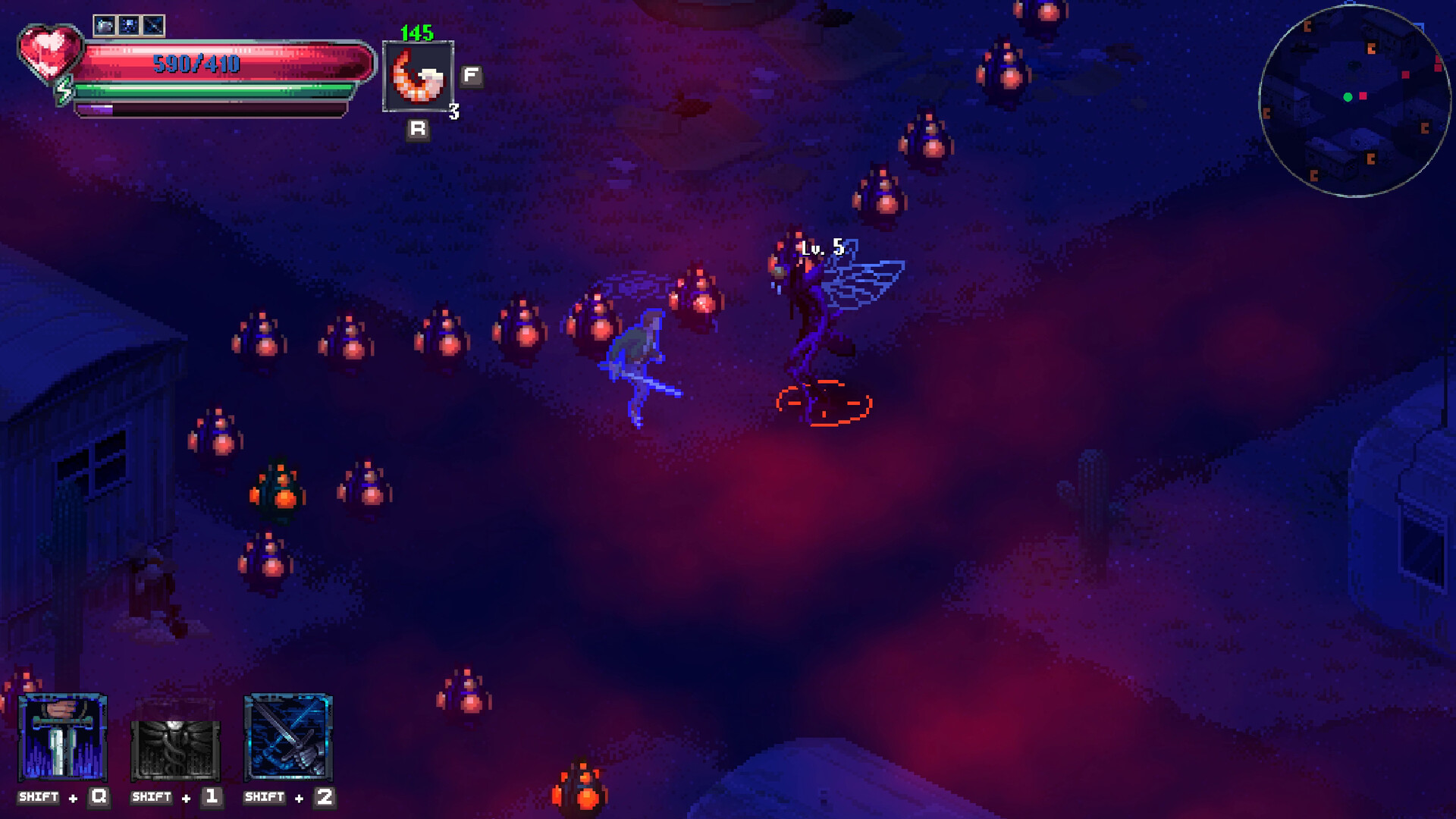Image resolution: width=1456 pixels, height=819 pixels.
Task: Select the shrimp consumable item slot
Action: click(418, 77)
